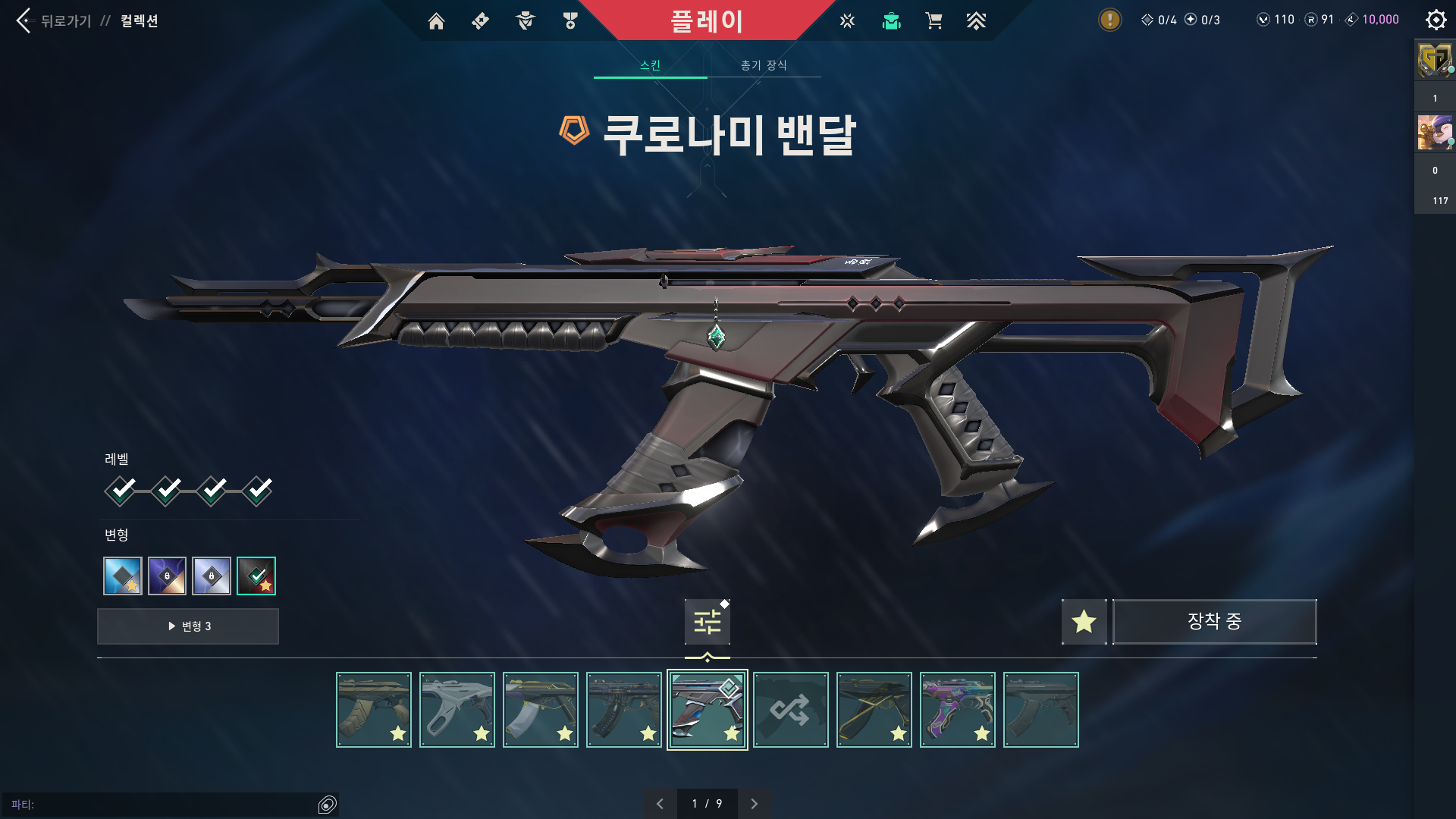Select the first blue variant swatch

(122, 576)
